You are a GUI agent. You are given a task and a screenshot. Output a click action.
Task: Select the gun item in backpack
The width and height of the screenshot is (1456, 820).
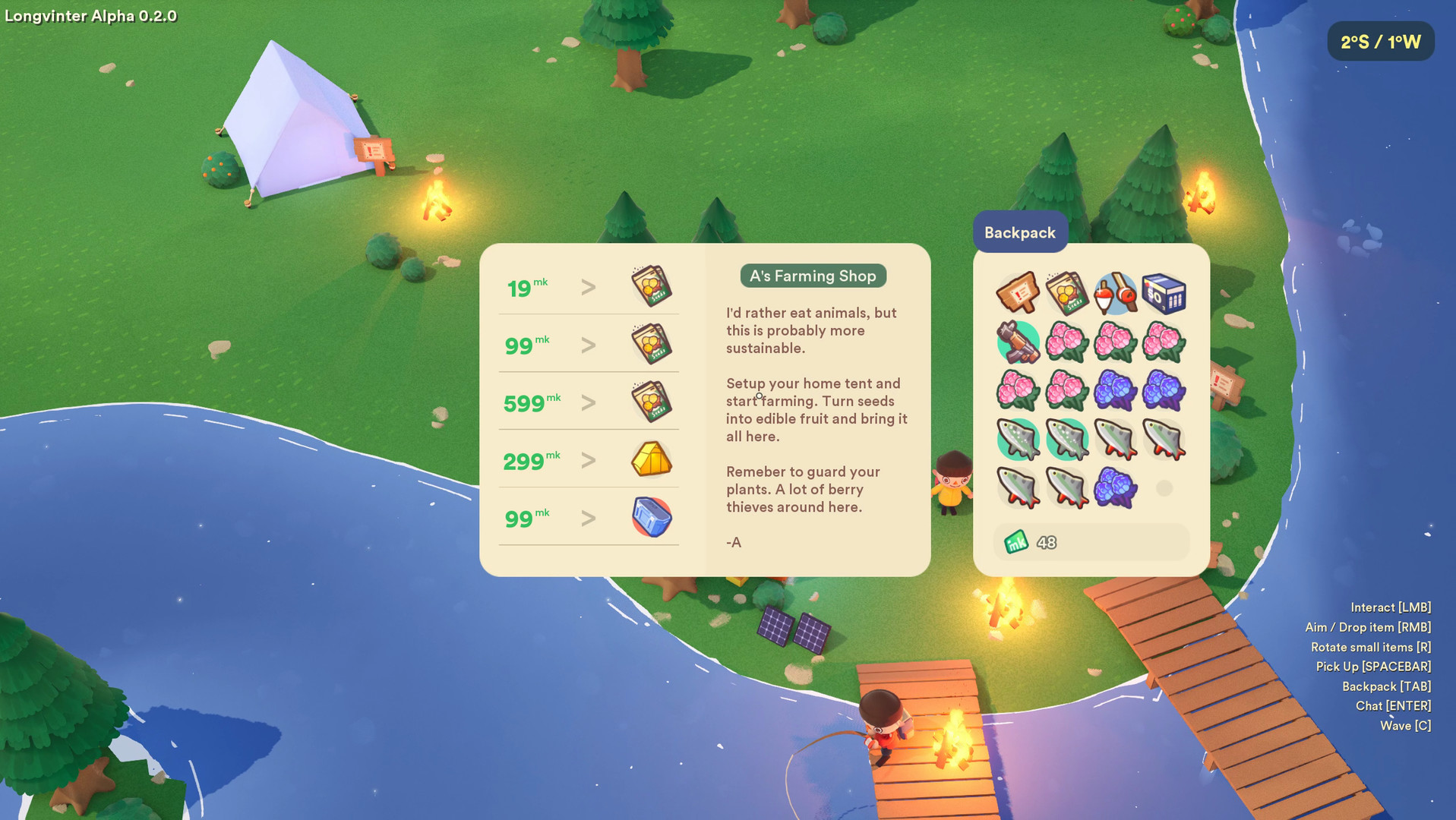(x=1018, y=342)
